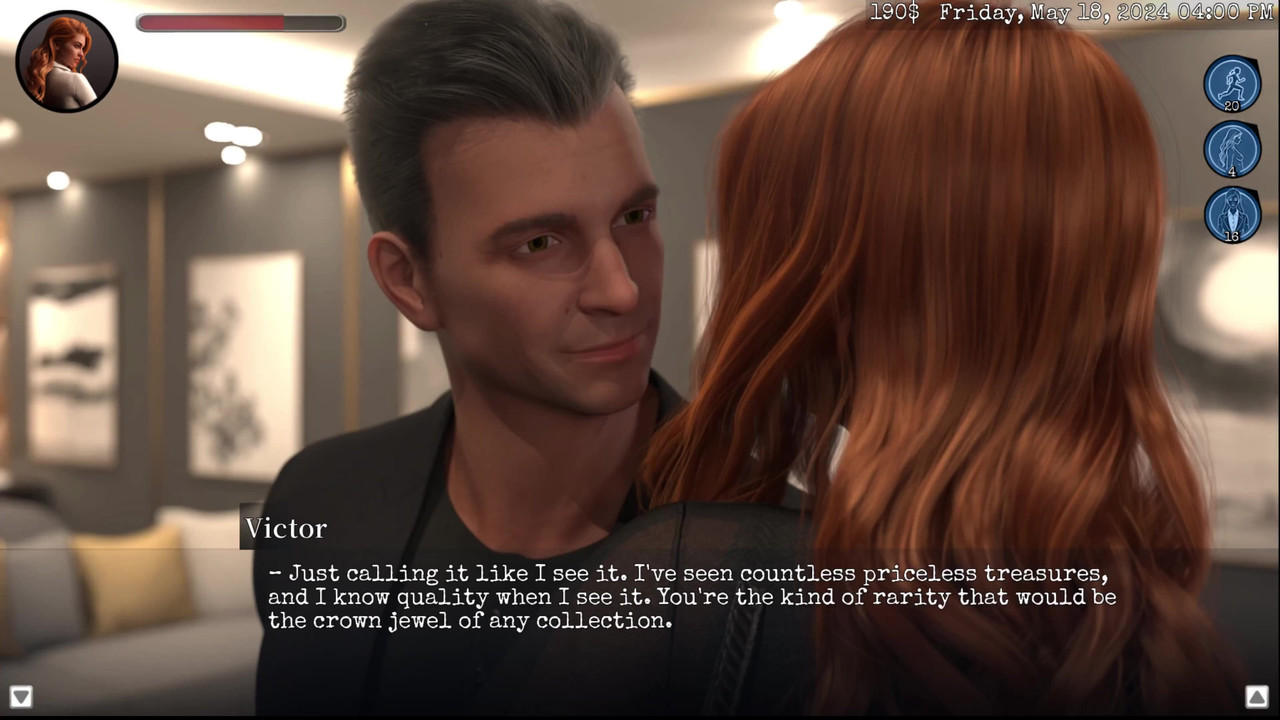Open the beauty stat icon on the right
This screenshot has width=1280, height=720.
pyautogui.click(x=1232, y=150)
